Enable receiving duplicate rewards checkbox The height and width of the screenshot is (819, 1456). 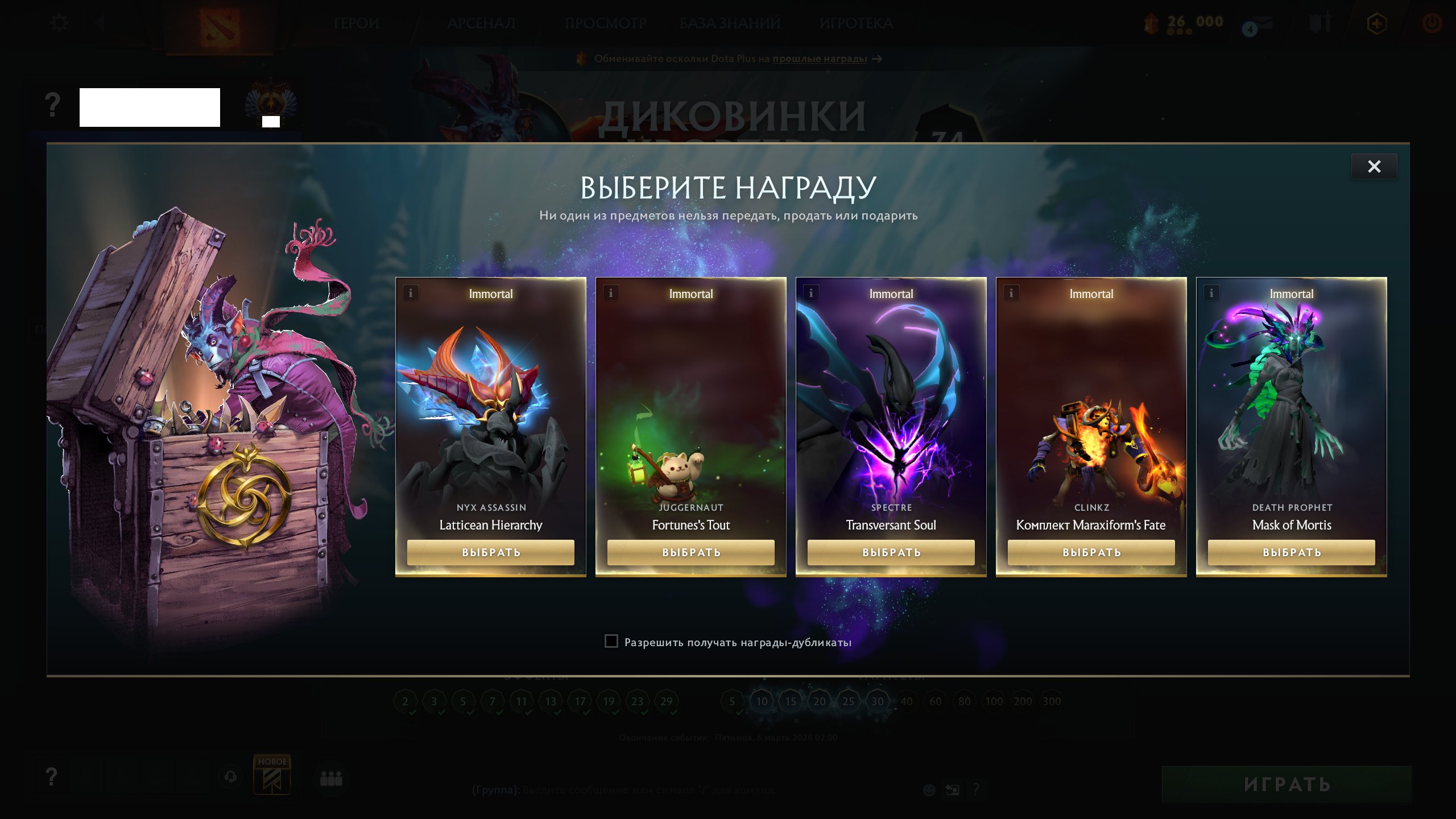[x=611, y=642]
